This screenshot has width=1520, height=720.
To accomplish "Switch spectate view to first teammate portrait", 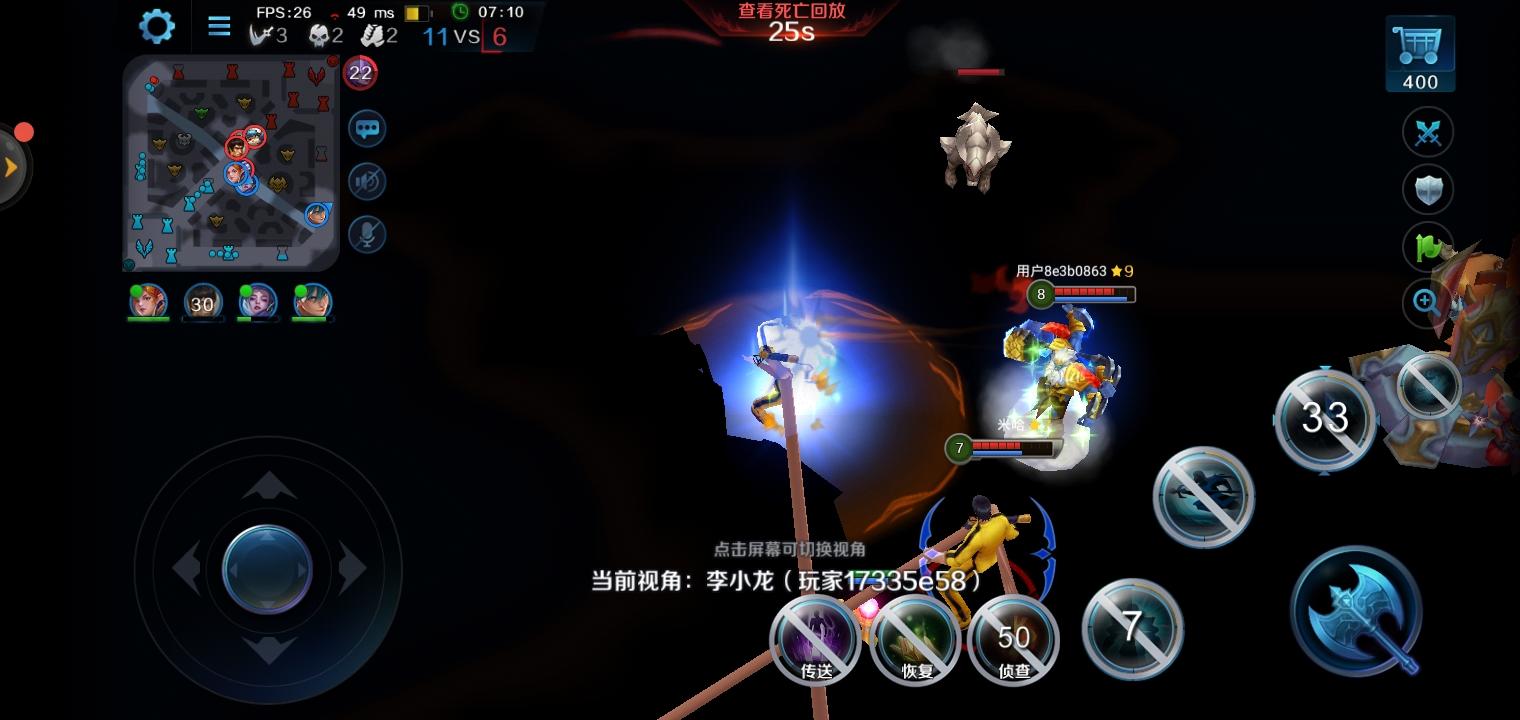I will pos(147,303).
